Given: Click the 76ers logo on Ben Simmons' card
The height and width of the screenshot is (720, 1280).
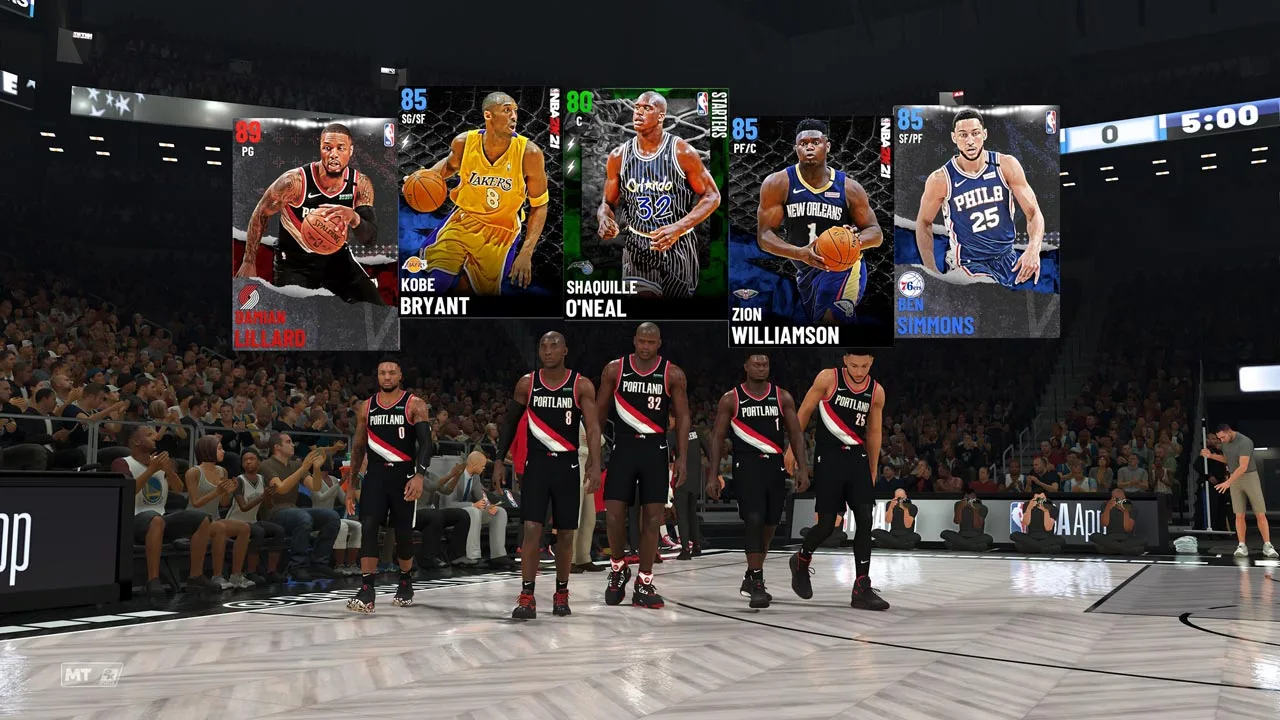Looking at the screenshot, I should pyautogui.click(x=913, y=285).
